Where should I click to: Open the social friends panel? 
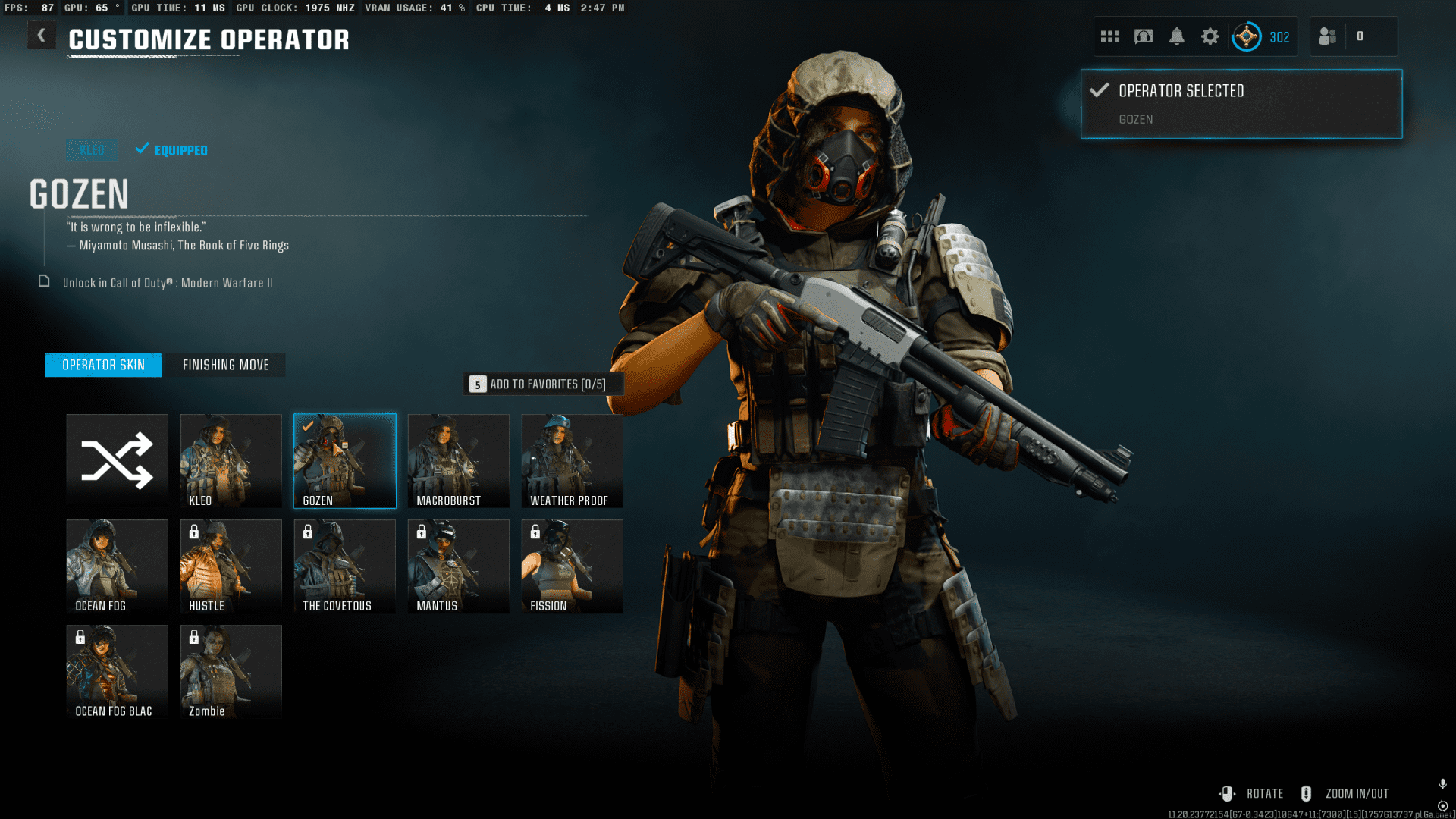coord(1329,36)
